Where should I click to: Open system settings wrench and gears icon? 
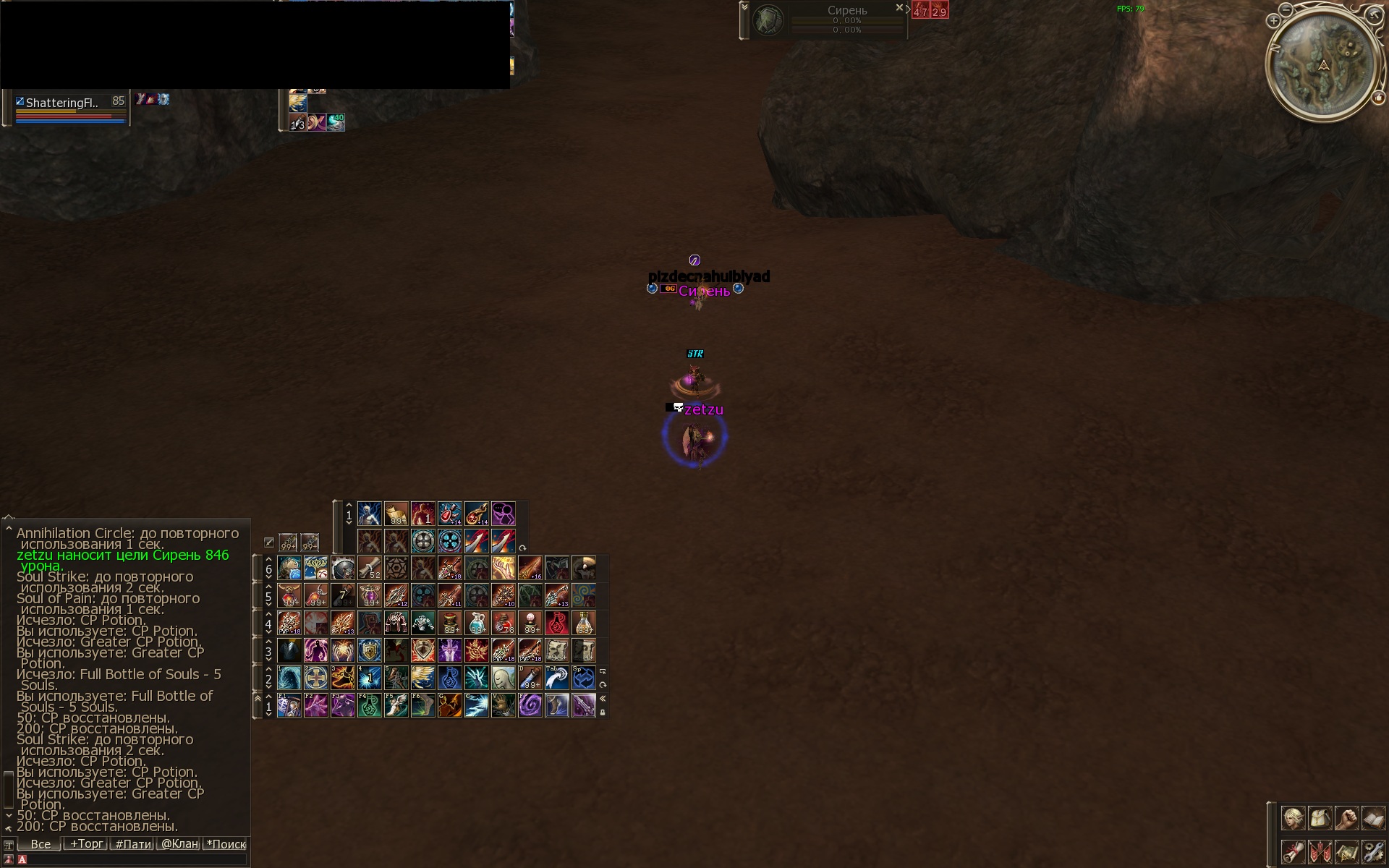click(1372, 851)
